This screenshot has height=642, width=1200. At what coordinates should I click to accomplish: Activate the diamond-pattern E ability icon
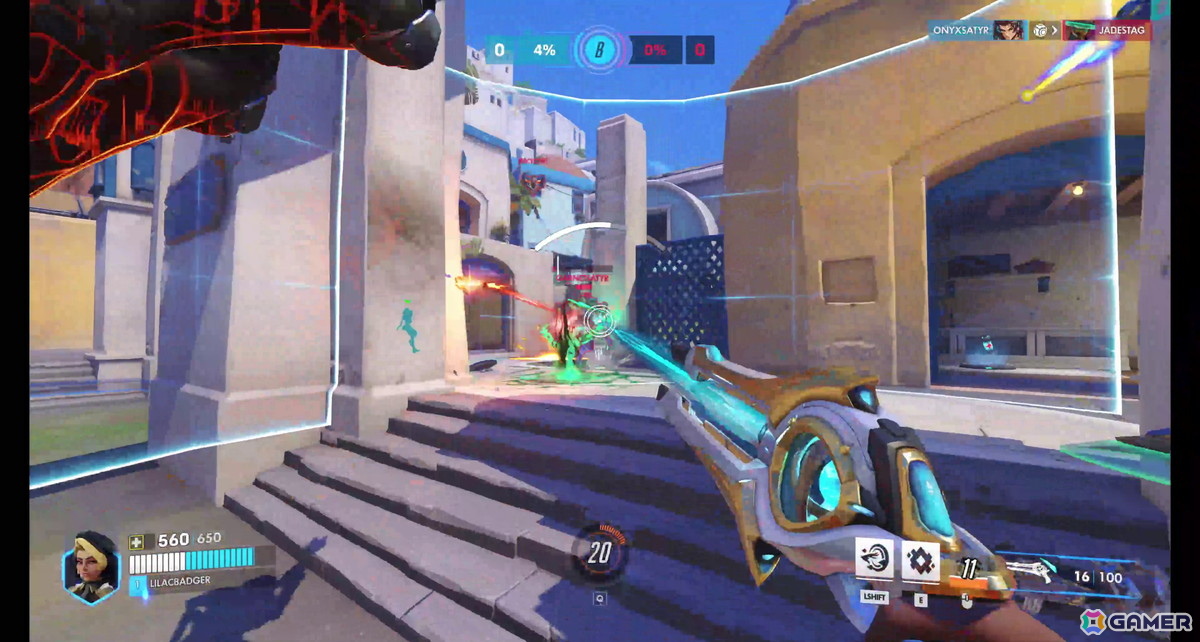[920, 560]
